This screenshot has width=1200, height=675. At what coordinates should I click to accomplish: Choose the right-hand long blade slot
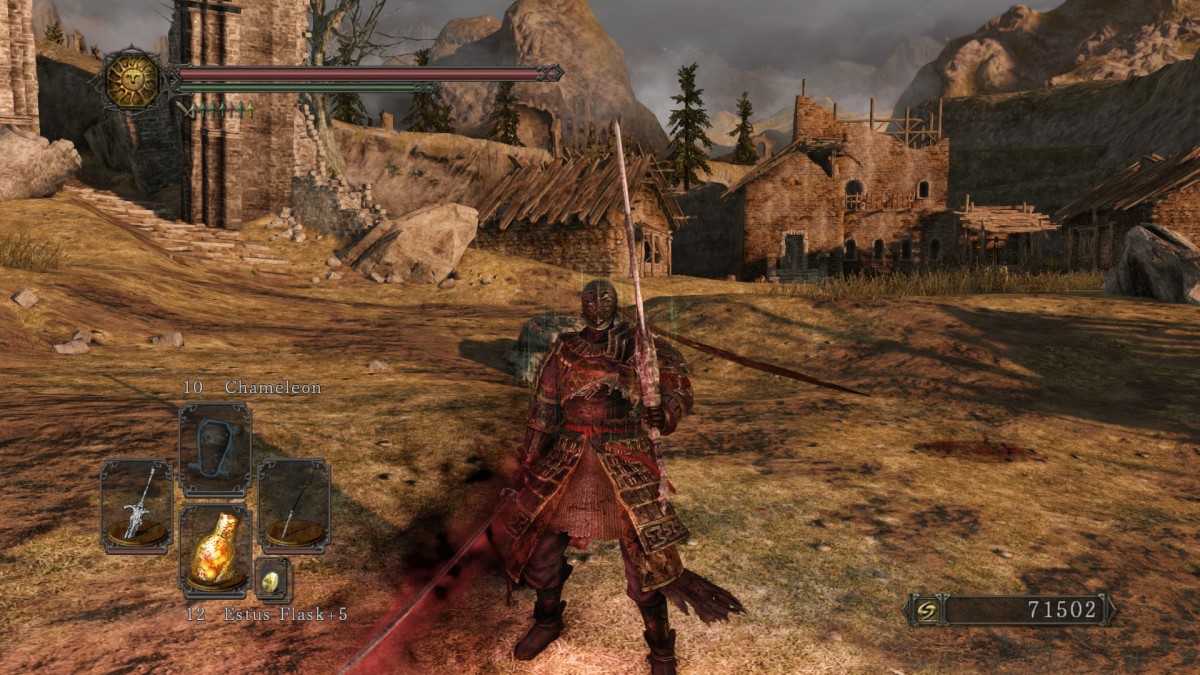(x=294, y=507)
